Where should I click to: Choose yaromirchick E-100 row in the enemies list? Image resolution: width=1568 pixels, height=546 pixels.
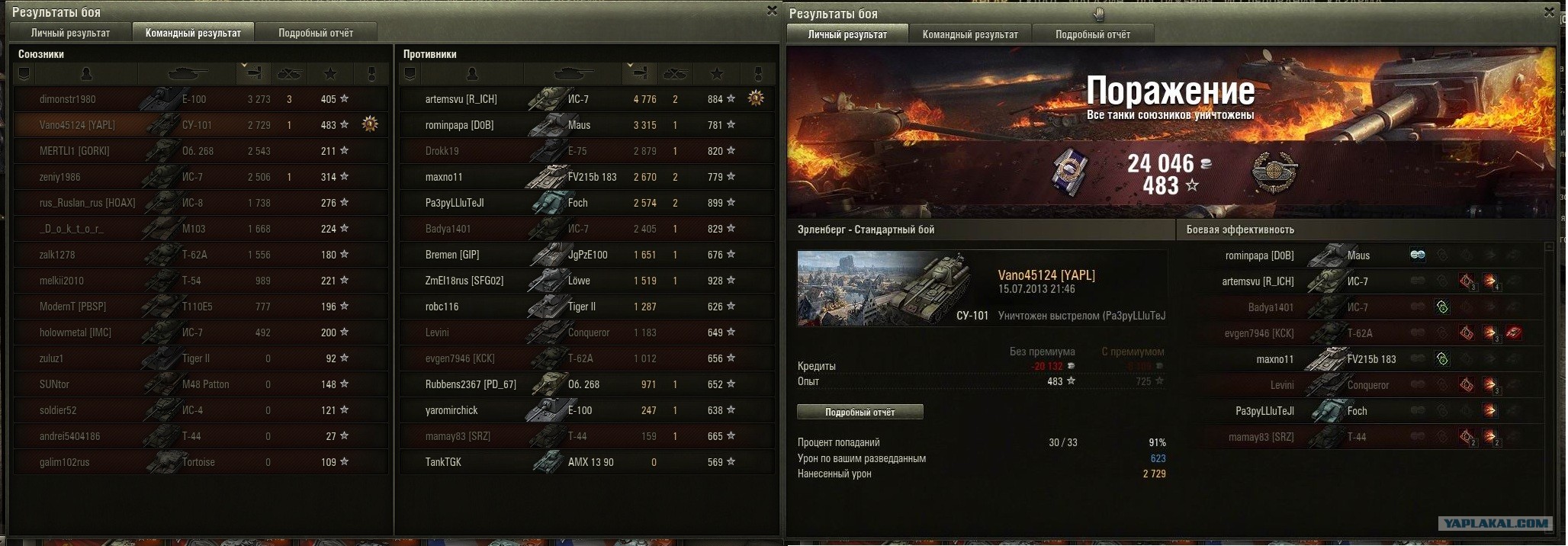586,410
